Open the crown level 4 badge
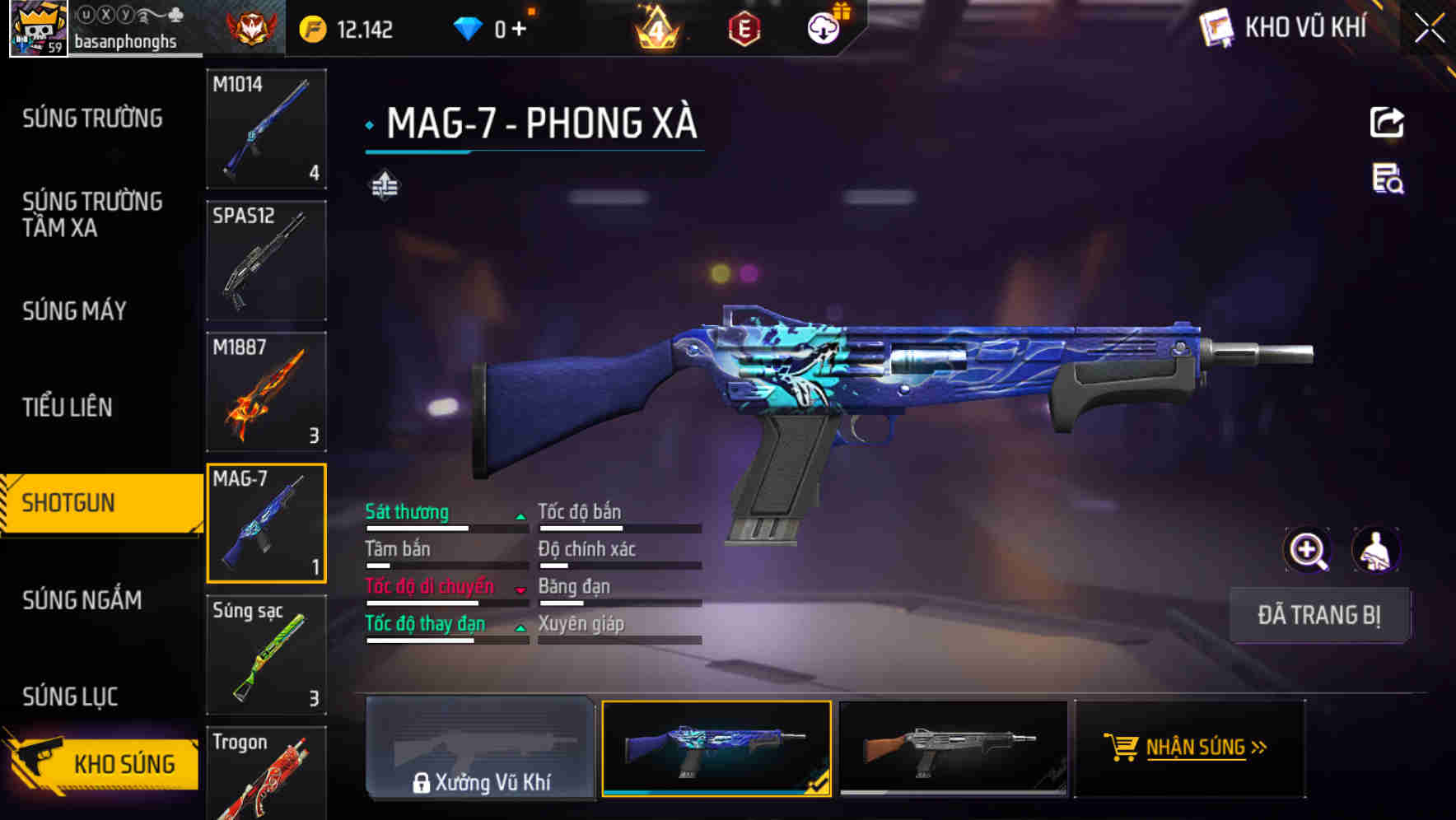 click(655, 27)
